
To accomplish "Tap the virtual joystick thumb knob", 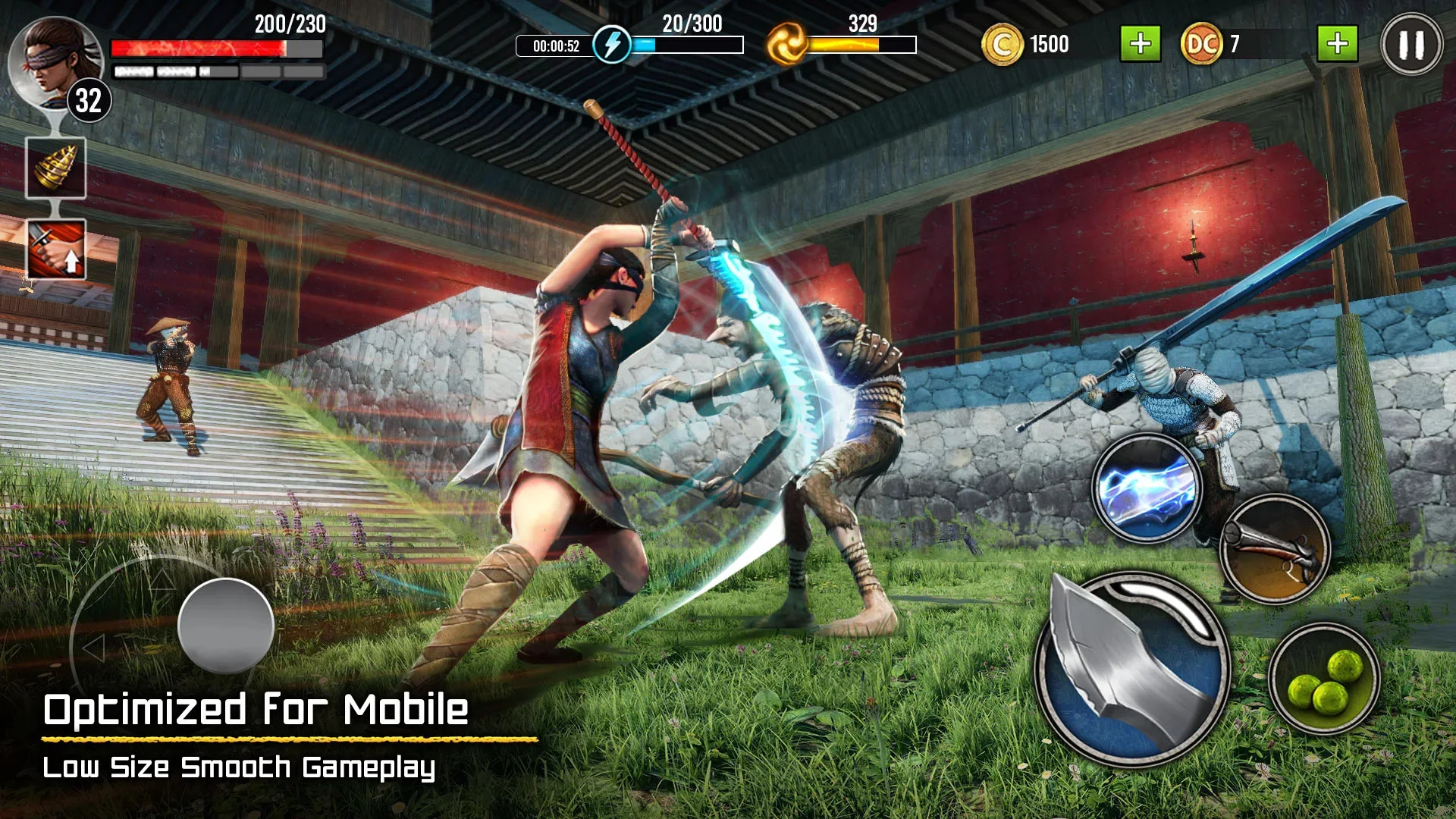I will [x=226, y=626].
